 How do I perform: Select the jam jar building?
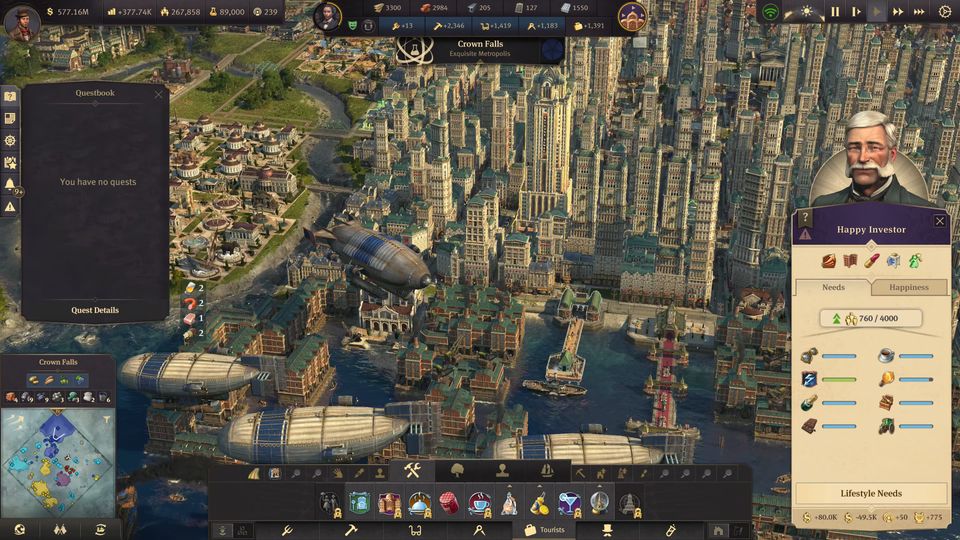pyautogui.click(x=449, y=502)
